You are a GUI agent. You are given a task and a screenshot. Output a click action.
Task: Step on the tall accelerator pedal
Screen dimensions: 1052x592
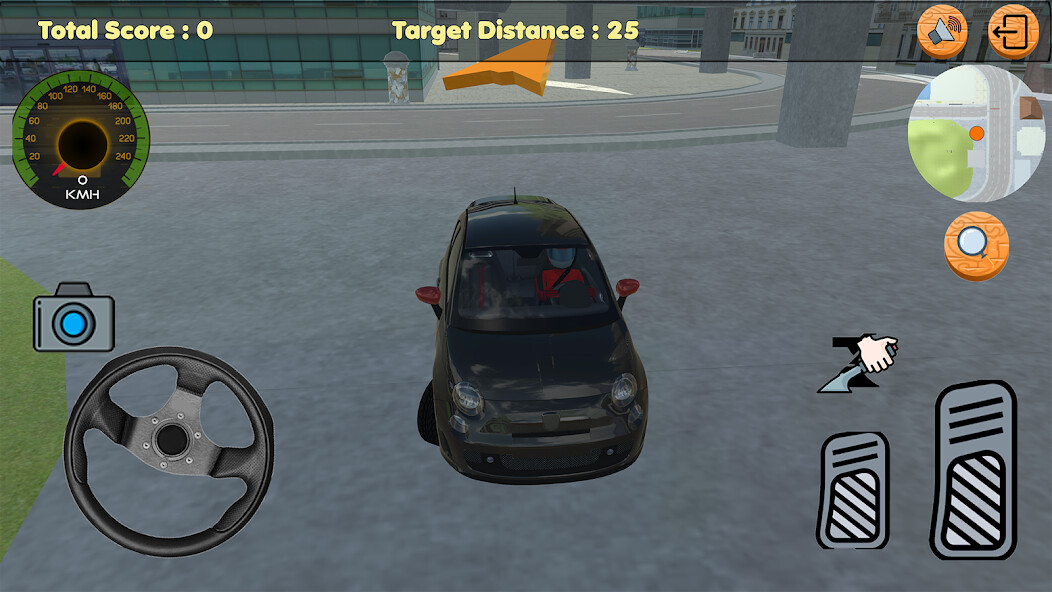(x=973, y=470)
